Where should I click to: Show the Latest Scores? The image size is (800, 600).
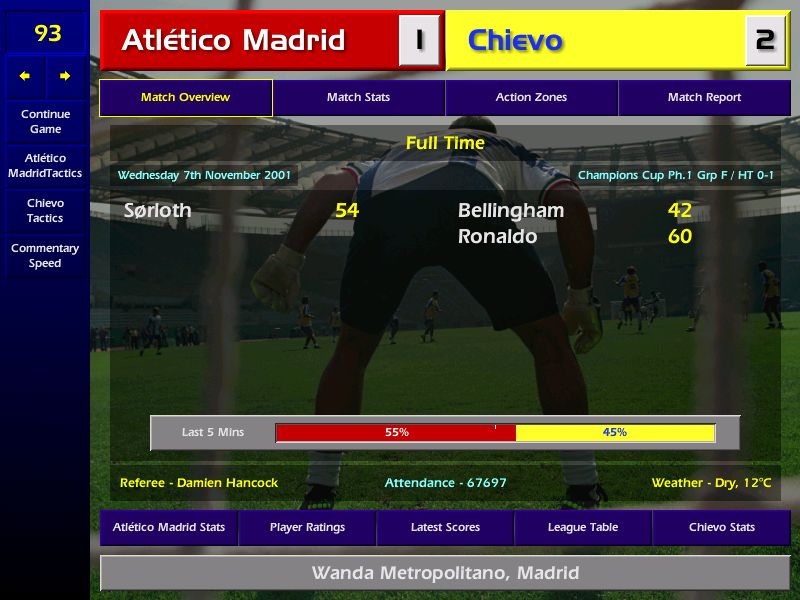(445, 527)
